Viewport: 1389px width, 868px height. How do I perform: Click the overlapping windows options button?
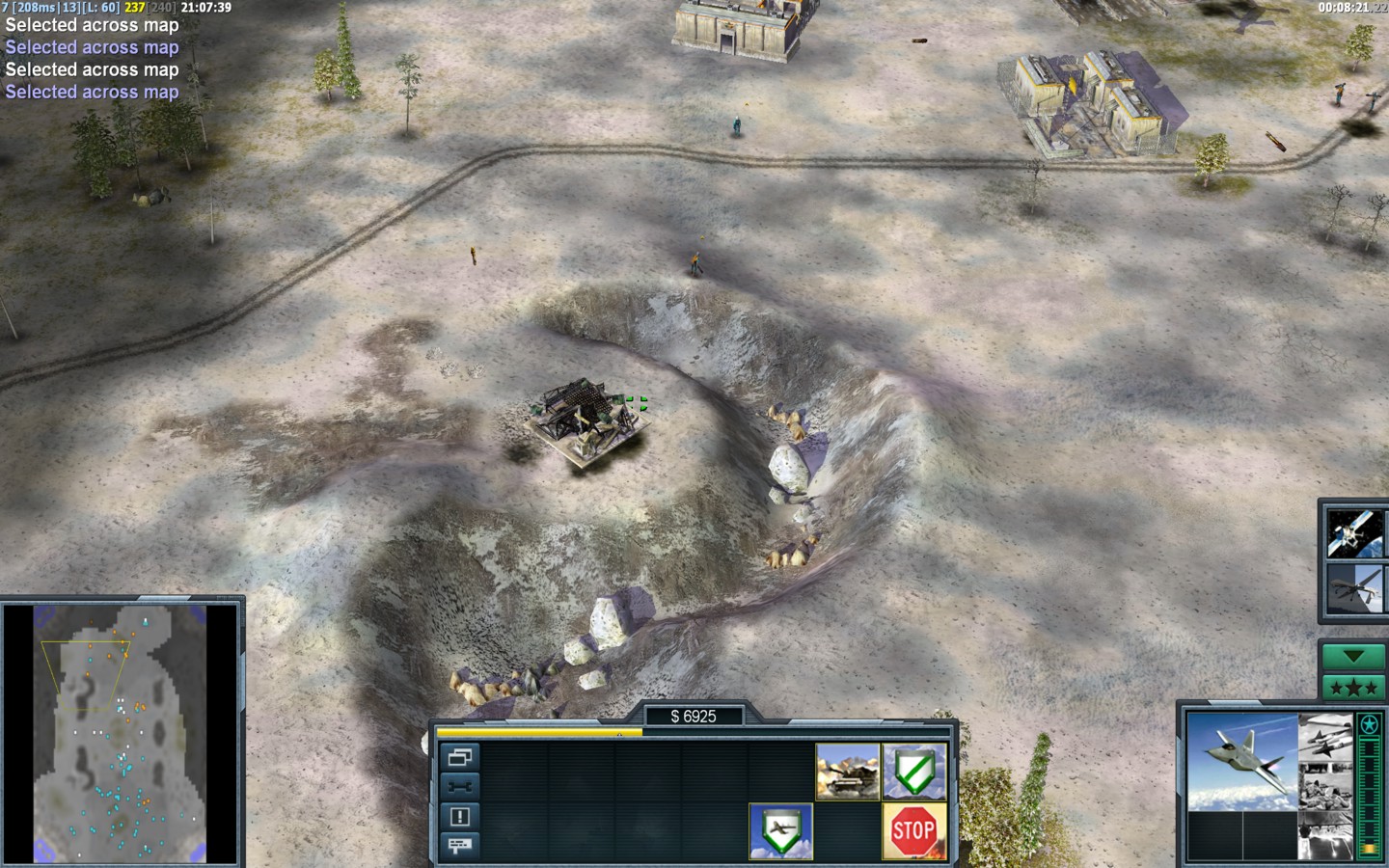[x=460, y=757]
